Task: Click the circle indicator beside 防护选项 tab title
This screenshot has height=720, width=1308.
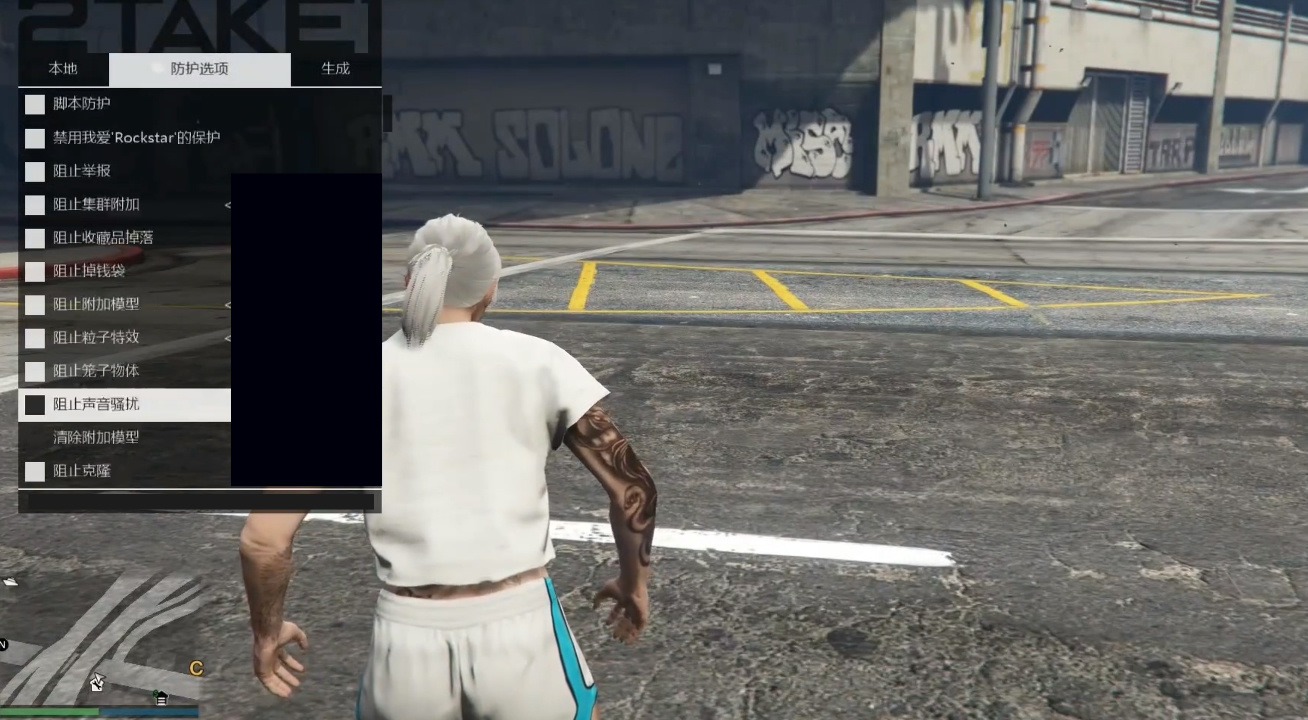Action: click(x=156, y=69)
